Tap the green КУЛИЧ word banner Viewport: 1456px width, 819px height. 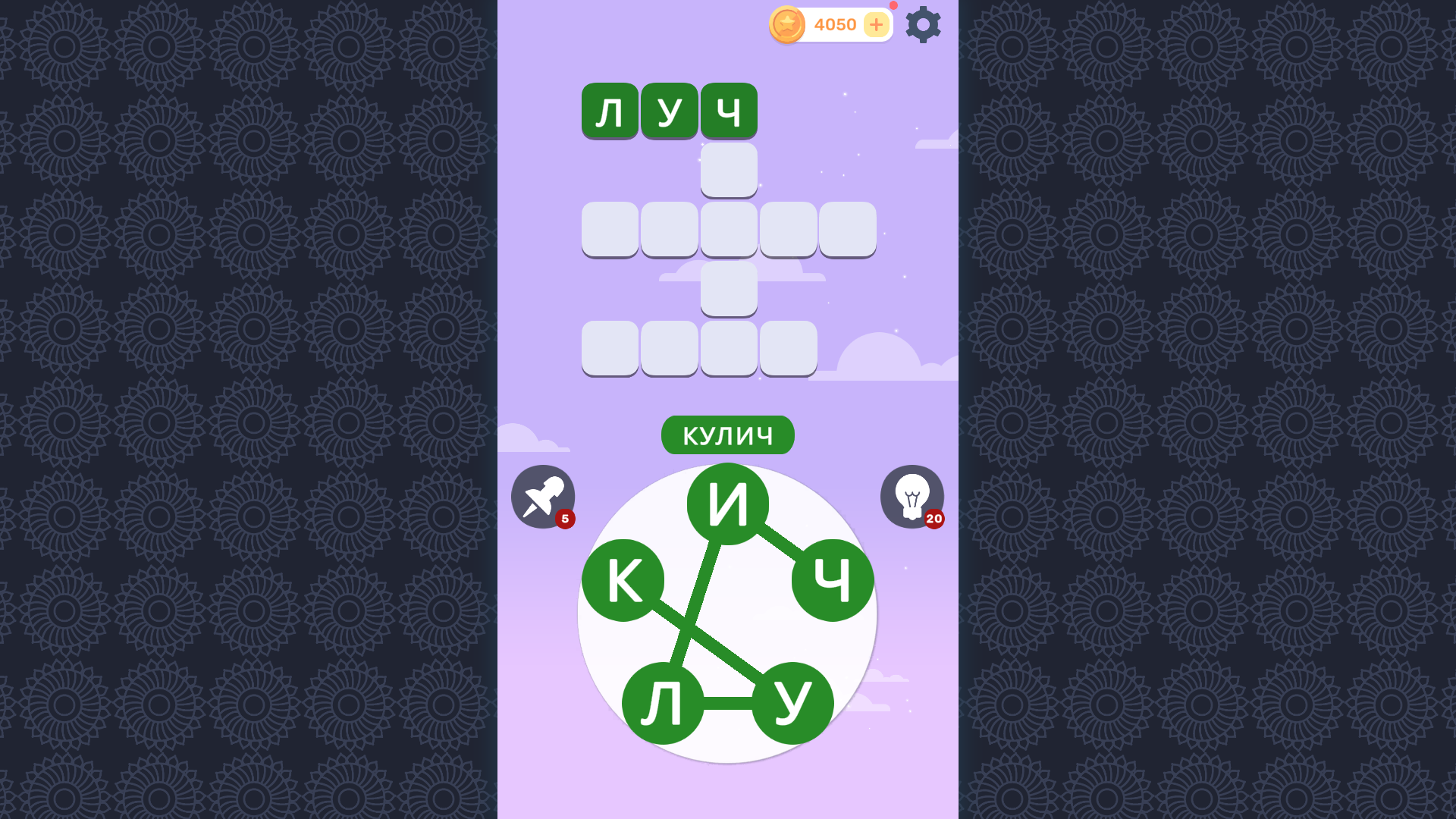pyautogui.click(x=727, y=435)
